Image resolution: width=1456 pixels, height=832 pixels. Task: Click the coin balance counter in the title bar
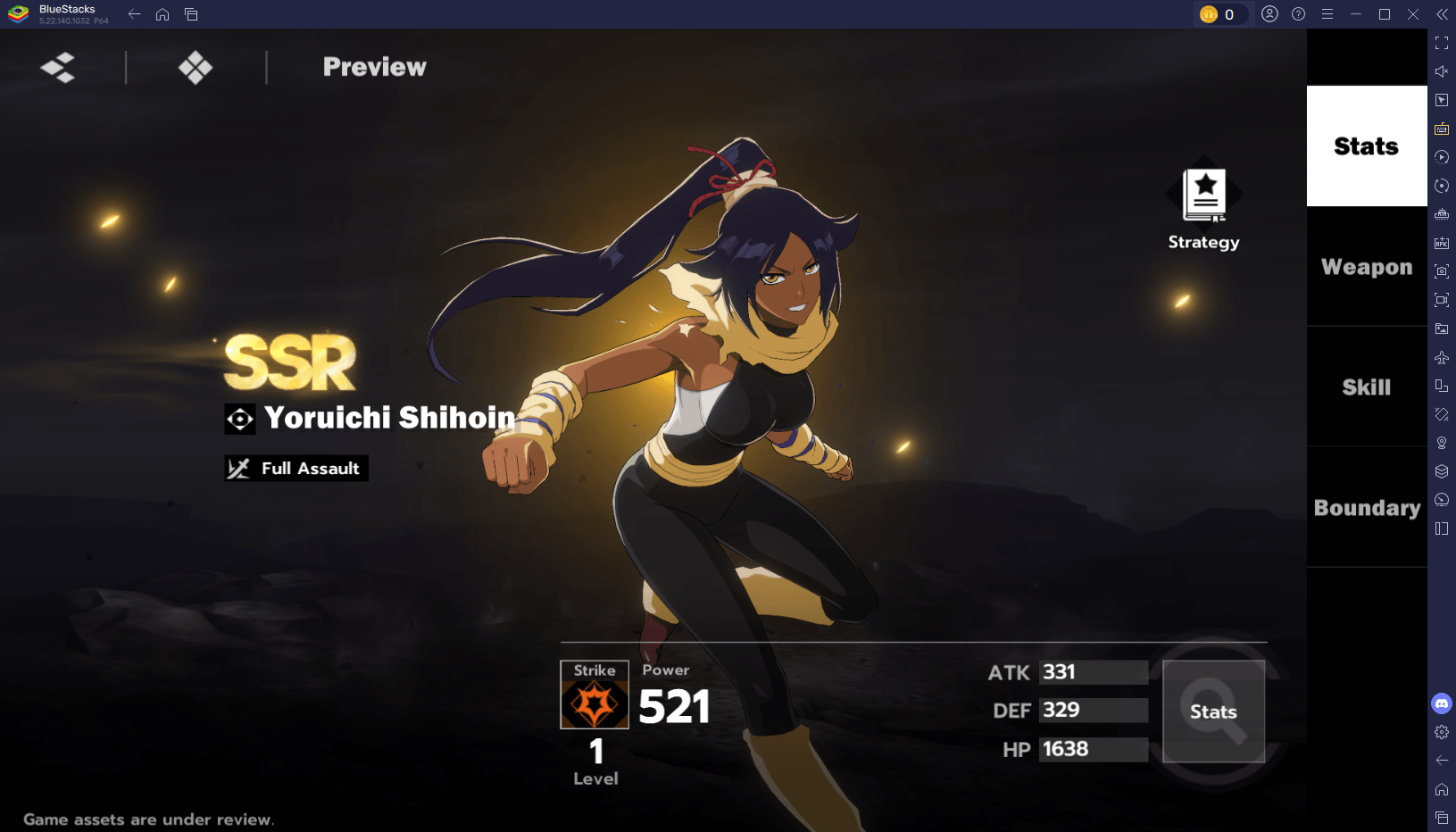click(x=1222, y=14)
